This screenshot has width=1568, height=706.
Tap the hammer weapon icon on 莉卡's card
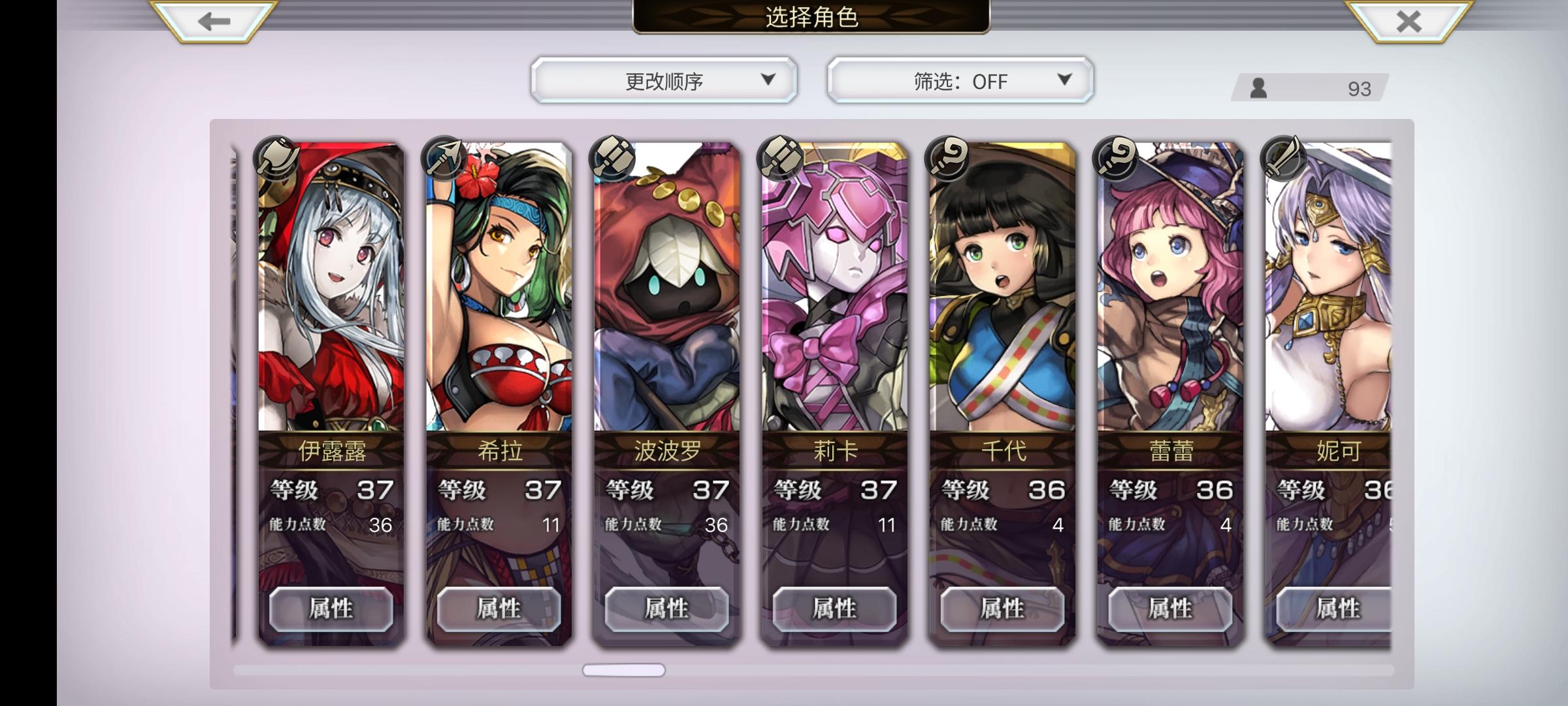click(x=781, y=158)
